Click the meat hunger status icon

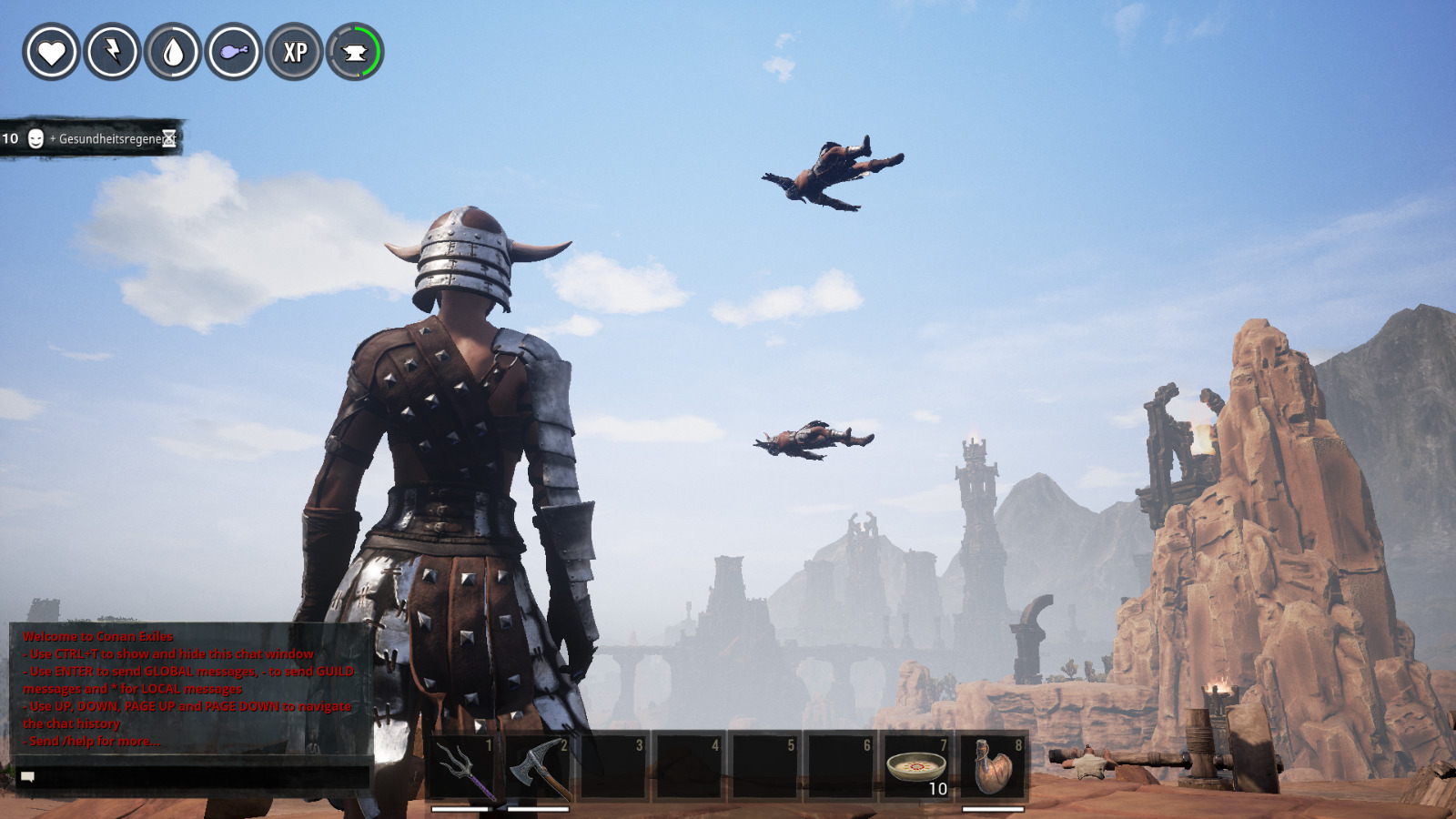pos(234,52)
